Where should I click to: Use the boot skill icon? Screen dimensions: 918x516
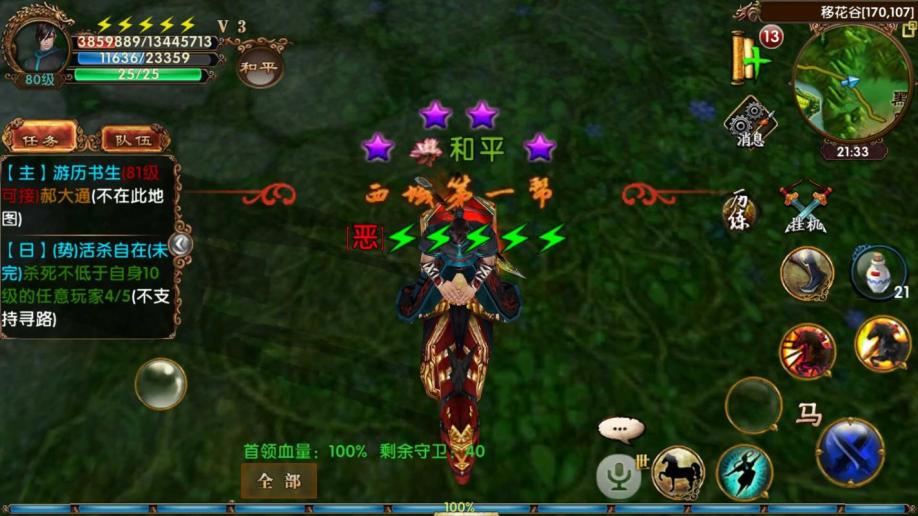tap(808, 273)
